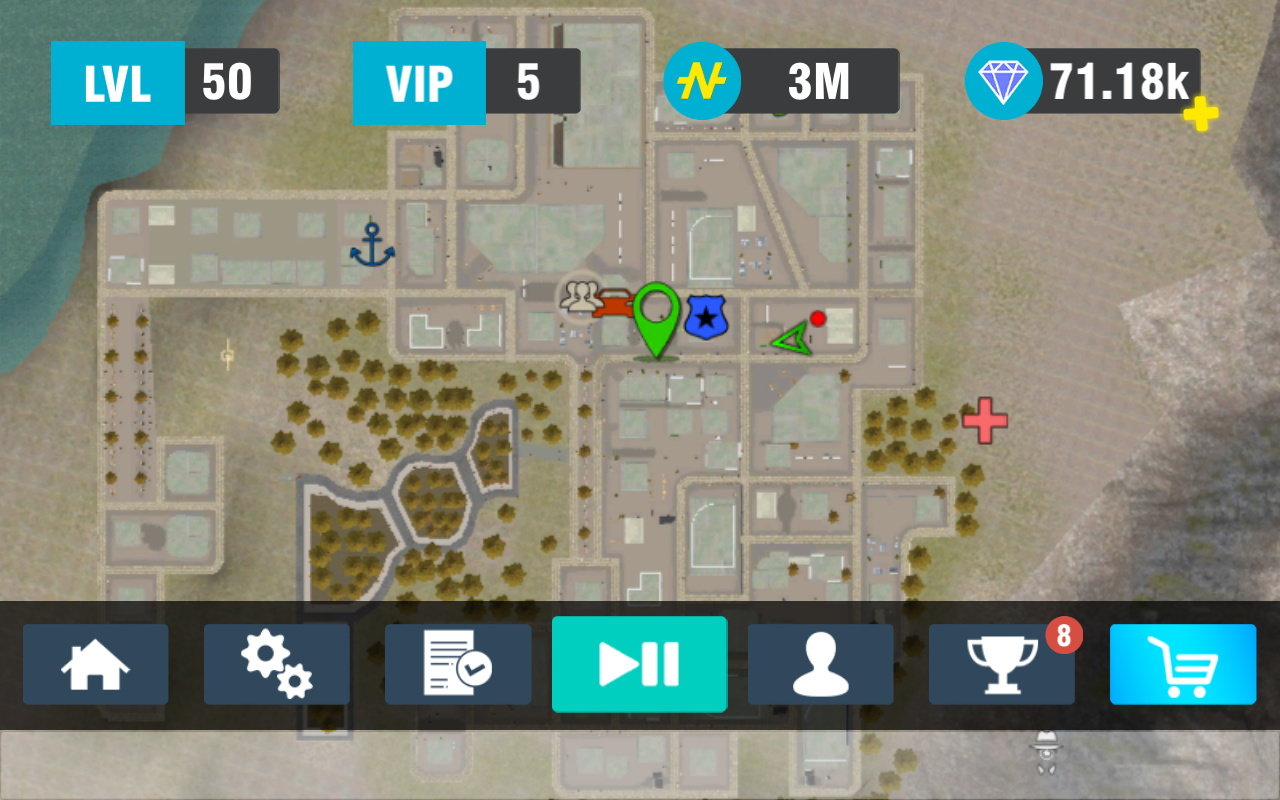
Task: Select the red cross hospital marker
Action: point(985,420)
